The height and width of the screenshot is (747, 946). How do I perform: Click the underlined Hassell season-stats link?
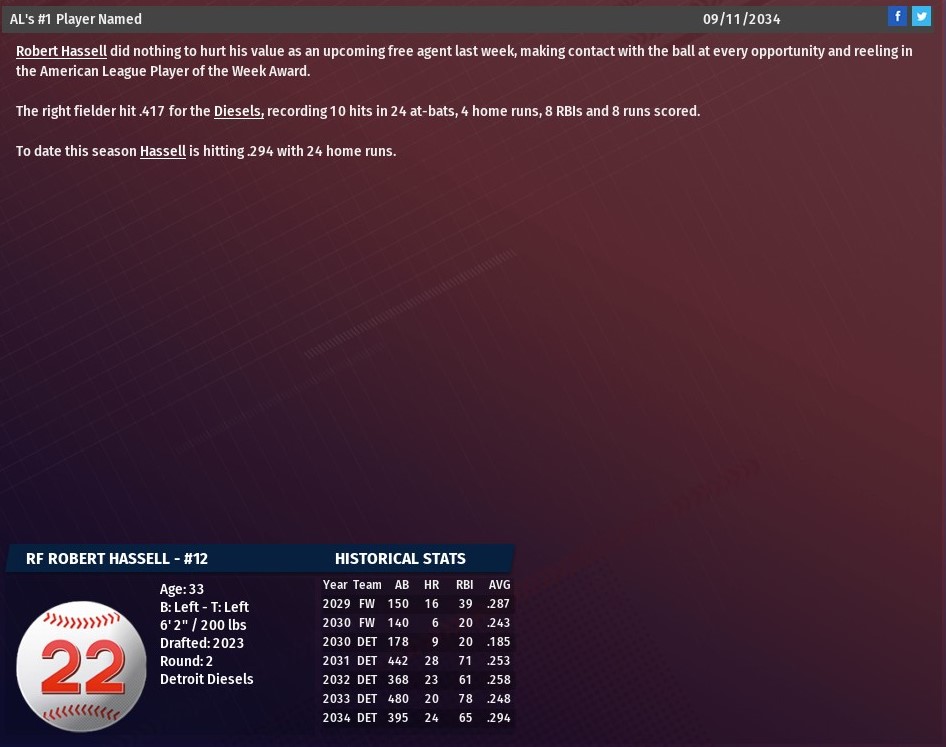pyautogui.click(x=163, y=151)
